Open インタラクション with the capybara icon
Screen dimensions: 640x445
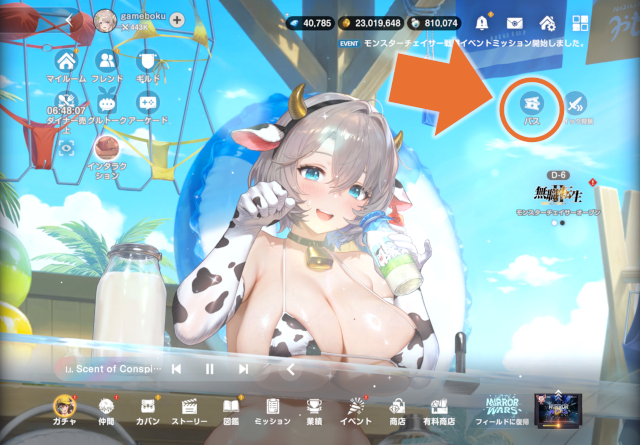pyautogui.click(x=106, y=147)
